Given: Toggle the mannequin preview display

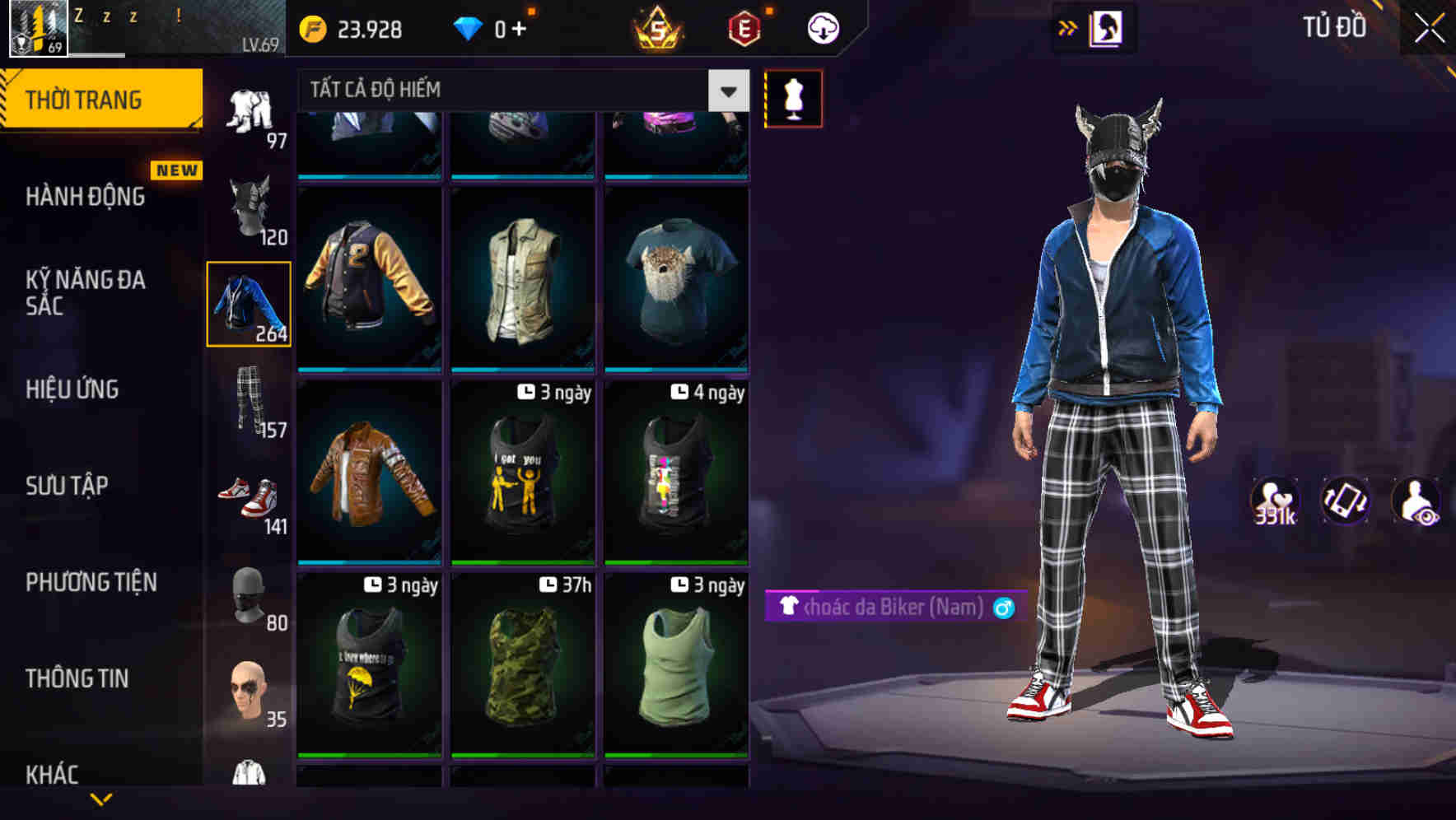Looking at the screenshot, I should point(793,97).
